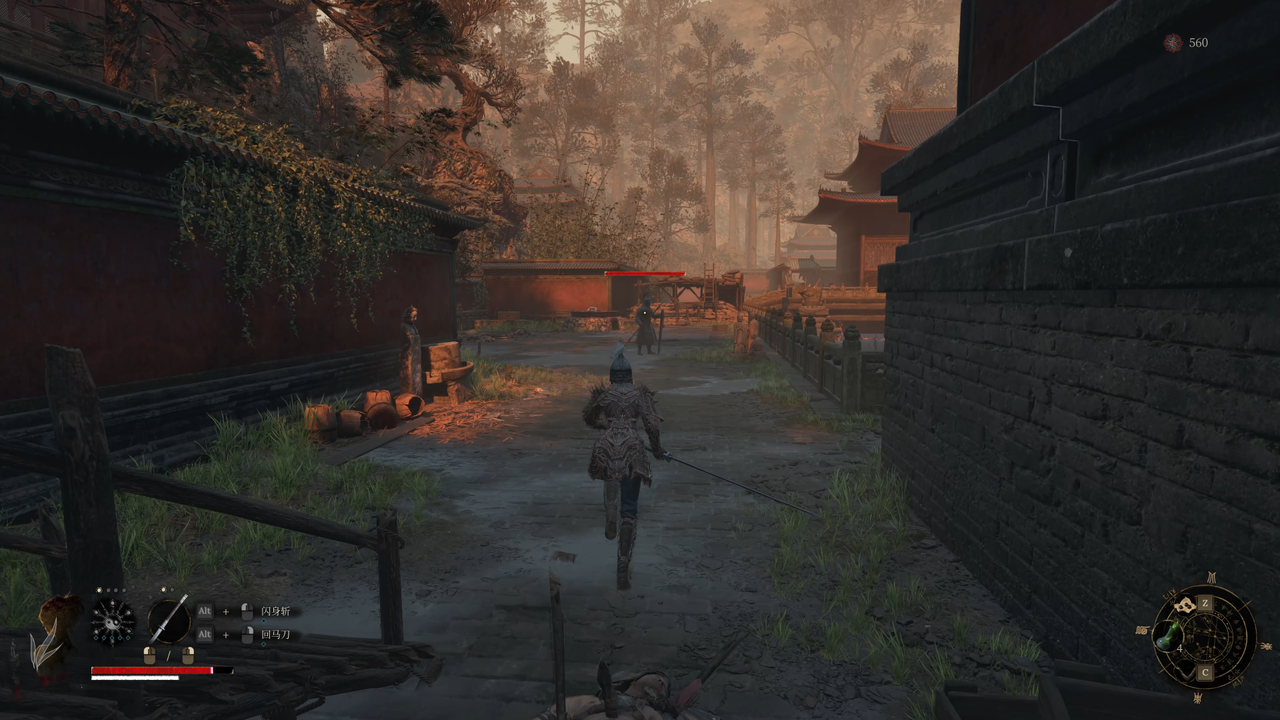Click the red mercury currency icon
The height and width of the screenshot is (720, 1280).
(1172, 42)
